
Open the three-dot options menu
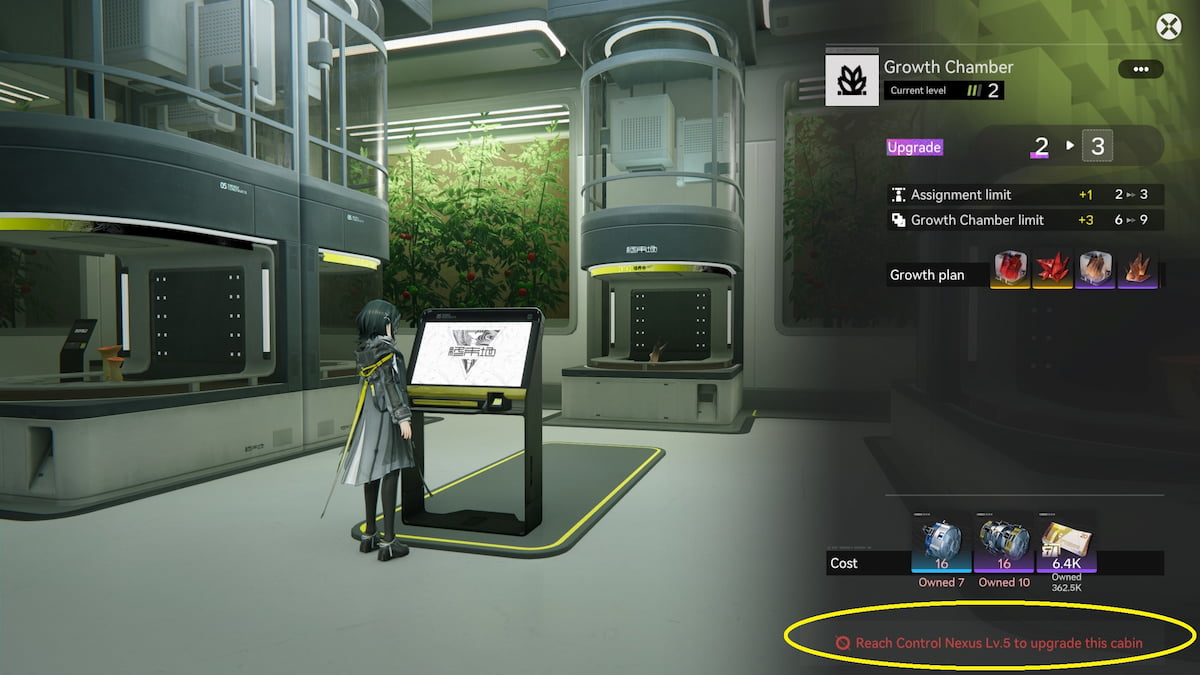1140,69
